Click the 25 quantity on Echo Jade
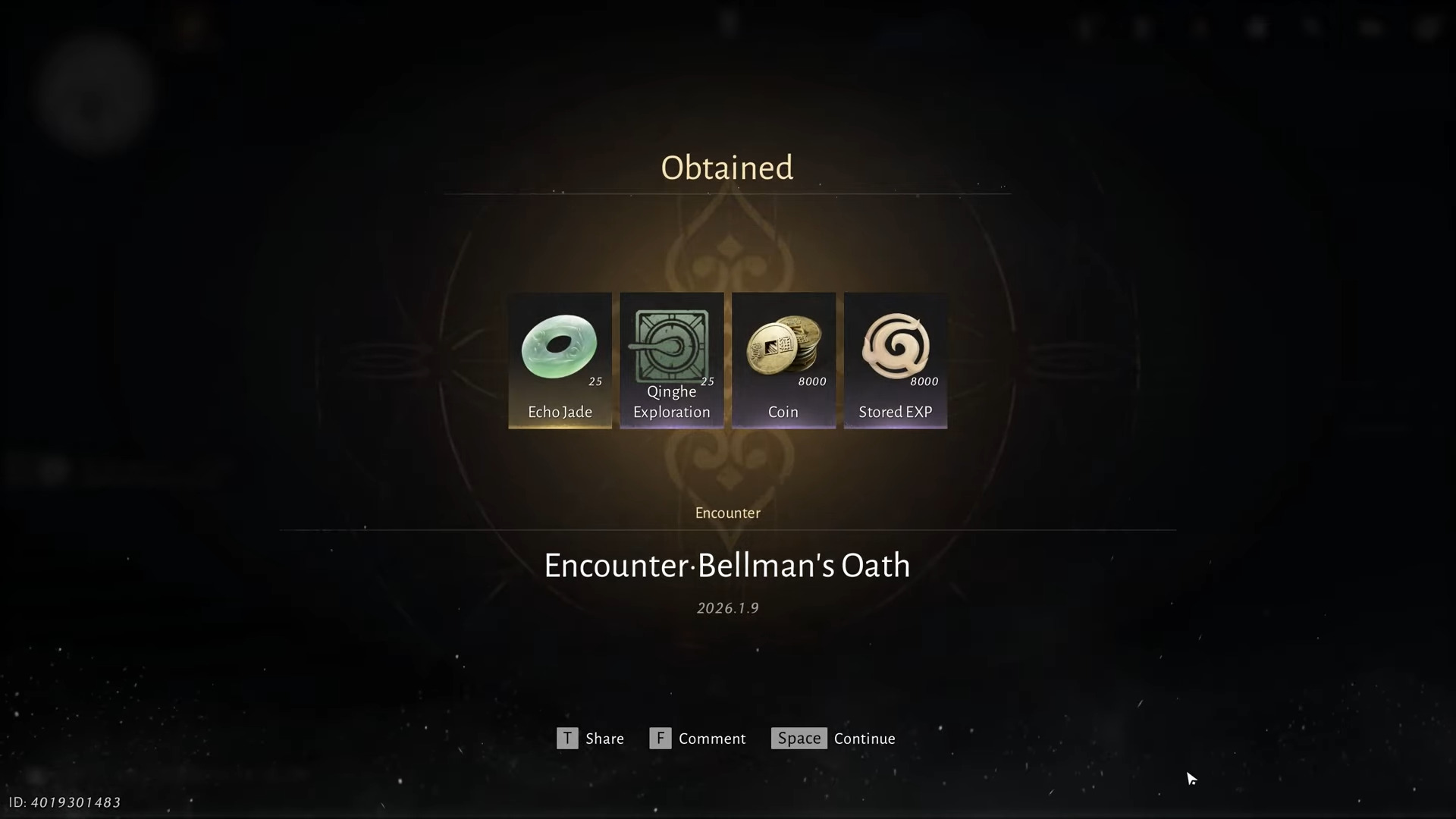The height and width of the screenshot is (819, 1456). coord(596,381)
